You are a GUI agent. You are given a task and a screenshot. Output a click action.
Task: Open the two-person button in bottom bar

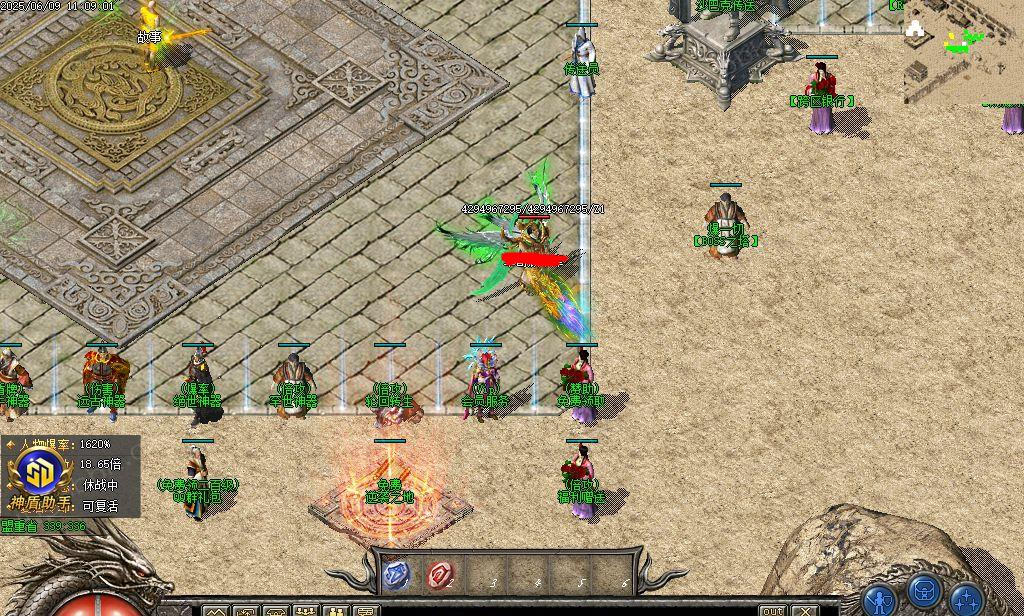pos(336,610)
